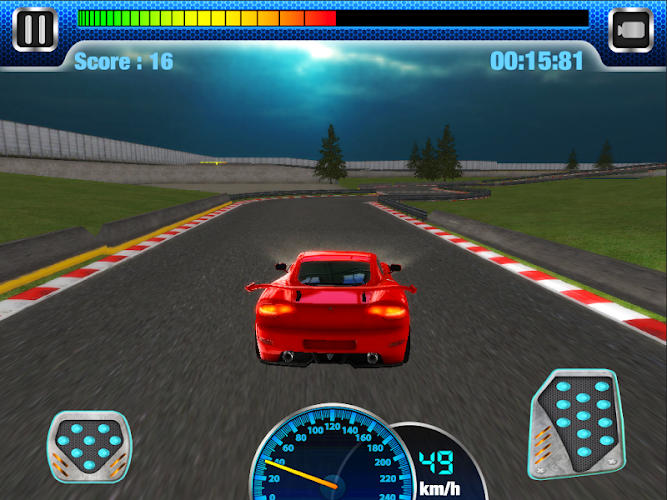Switch the camera view
Image resolution: width=667 pixels, height=500 pixels.
click(631, 28)
